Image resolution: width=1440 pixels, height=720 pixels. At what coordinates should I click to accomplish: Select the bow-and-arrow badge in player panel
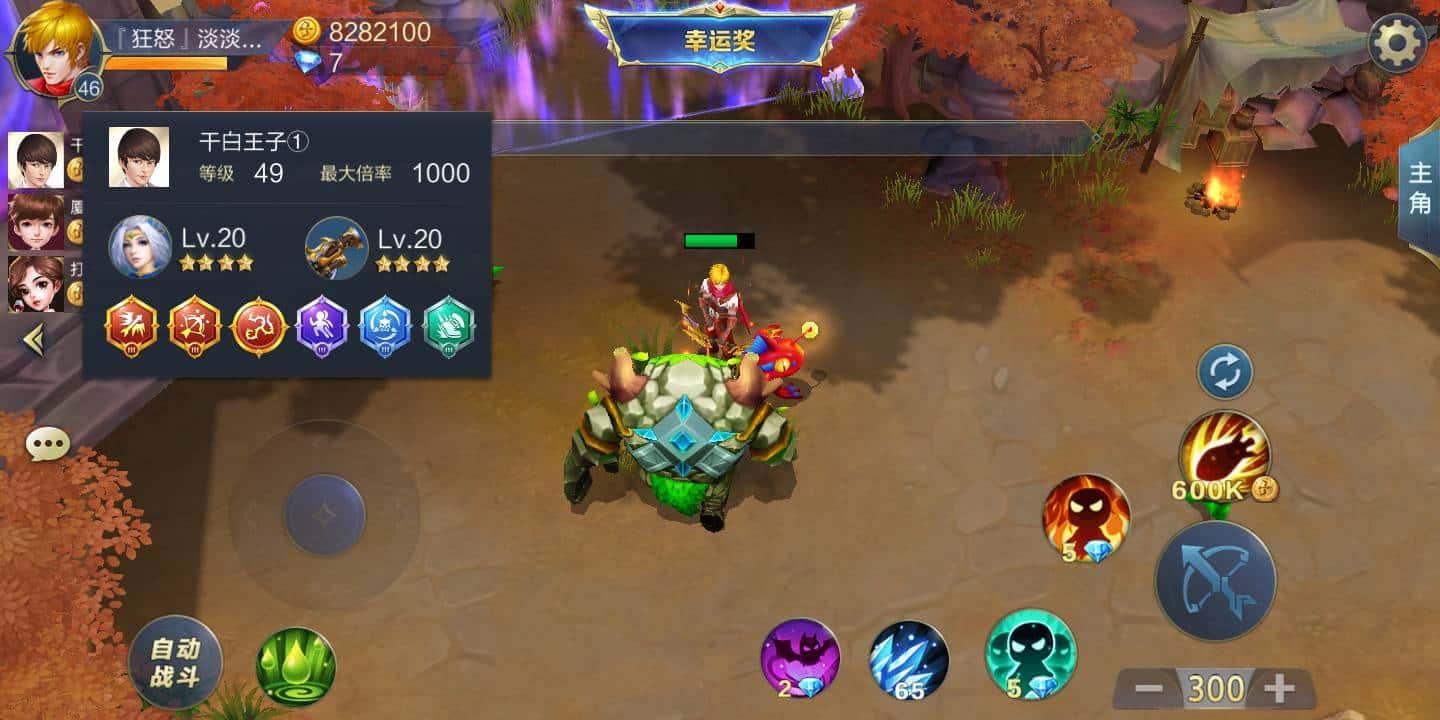(x=196, y=324)
